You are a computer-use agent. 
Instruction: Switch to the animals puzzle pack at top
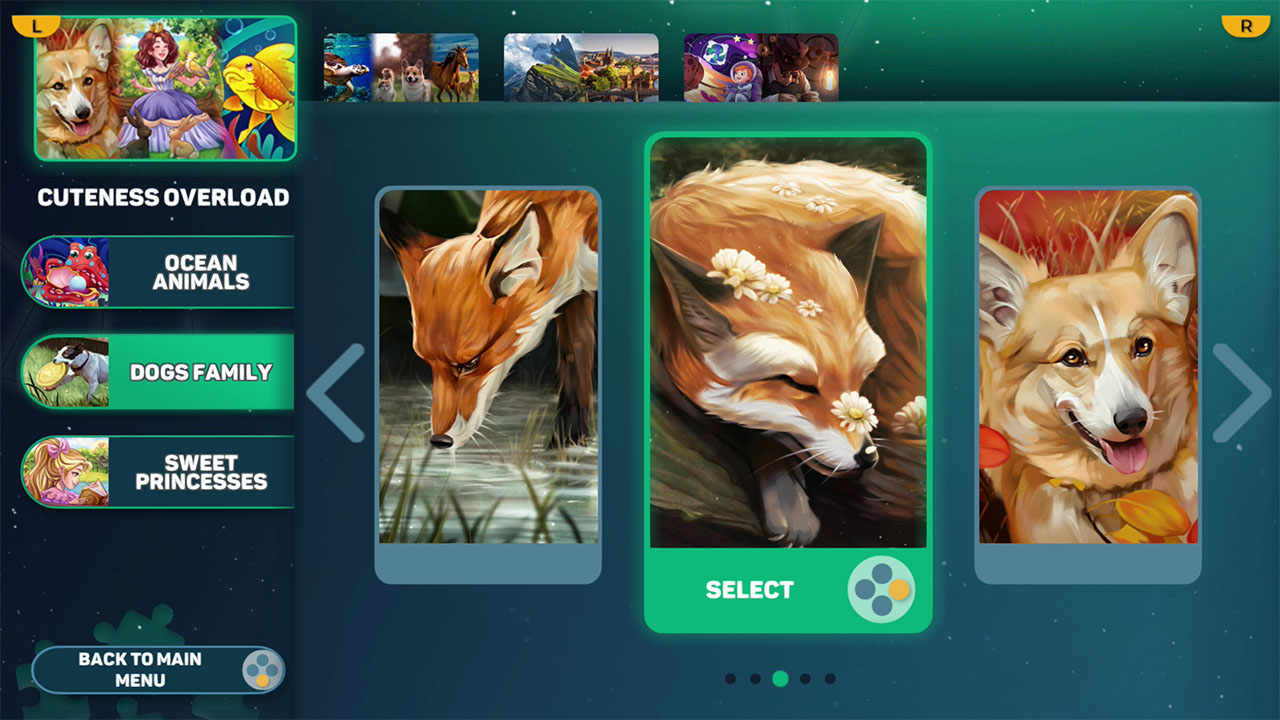[x=402, y=67]
